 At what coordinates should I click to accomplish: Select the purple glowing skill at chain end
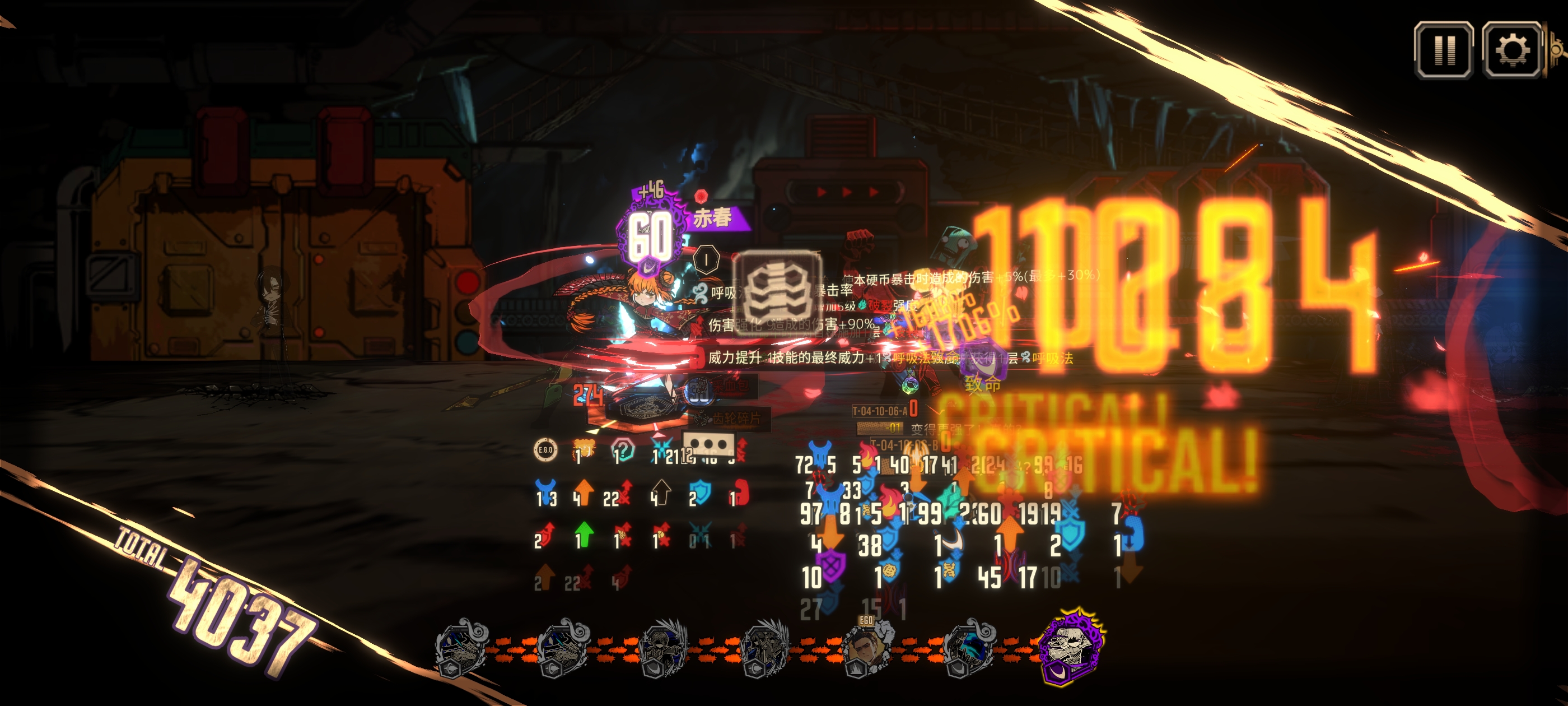coord(1071,647)
